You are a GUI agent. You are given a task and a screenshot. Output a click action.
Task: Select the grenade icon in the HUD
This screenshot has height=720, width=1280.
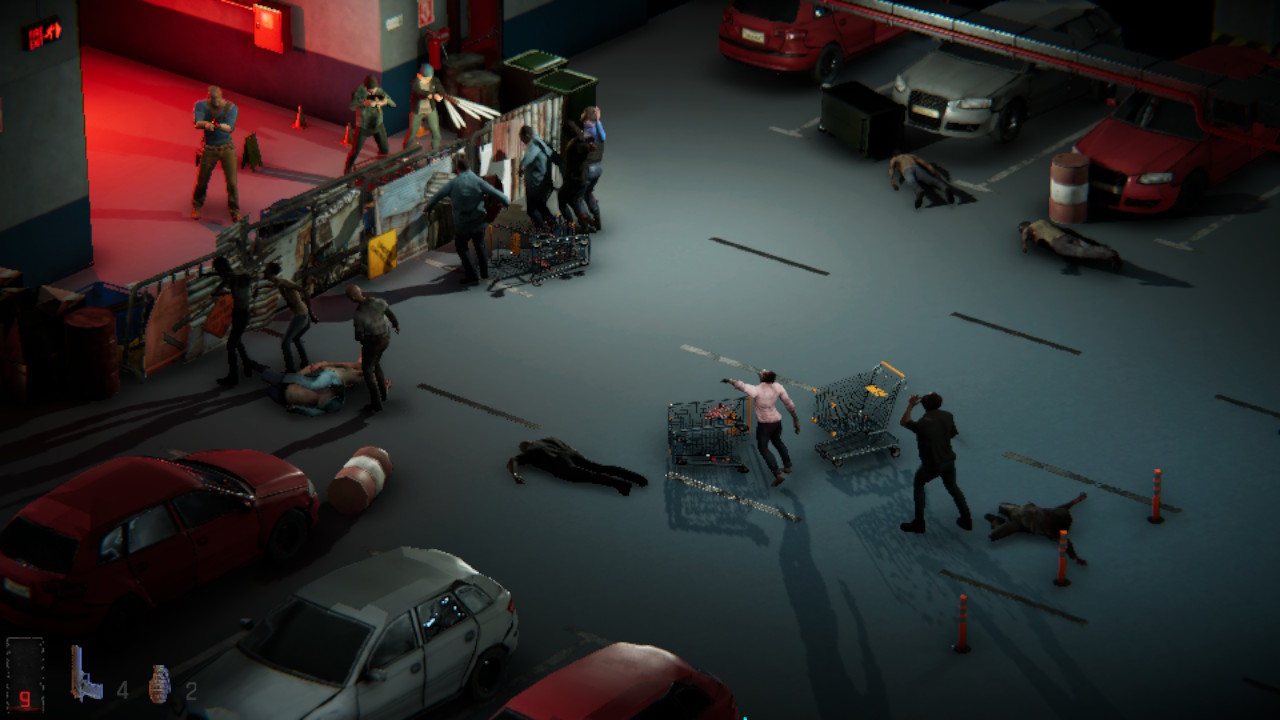pyautogui.click(x=160, y=685)
